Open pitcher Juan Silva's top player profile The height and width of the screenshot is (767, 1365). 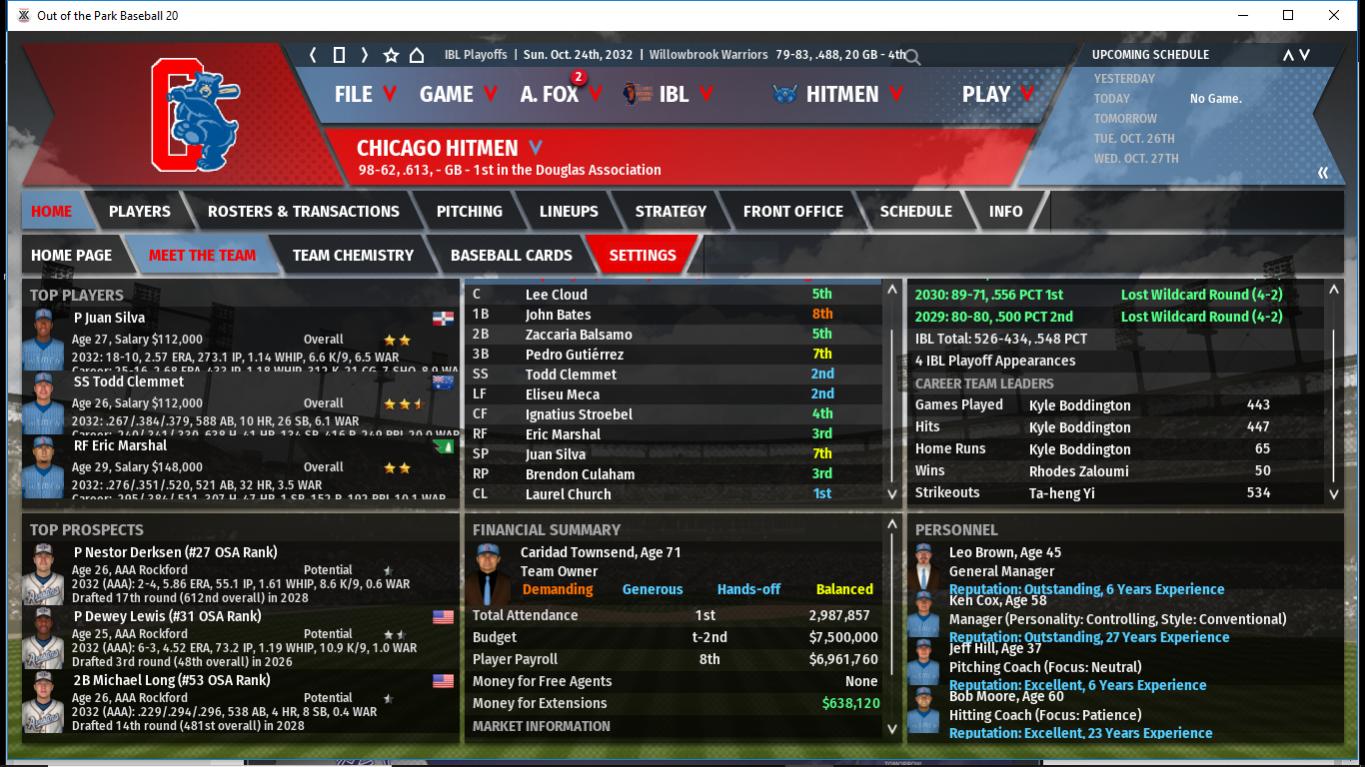[x=110, y=318]
